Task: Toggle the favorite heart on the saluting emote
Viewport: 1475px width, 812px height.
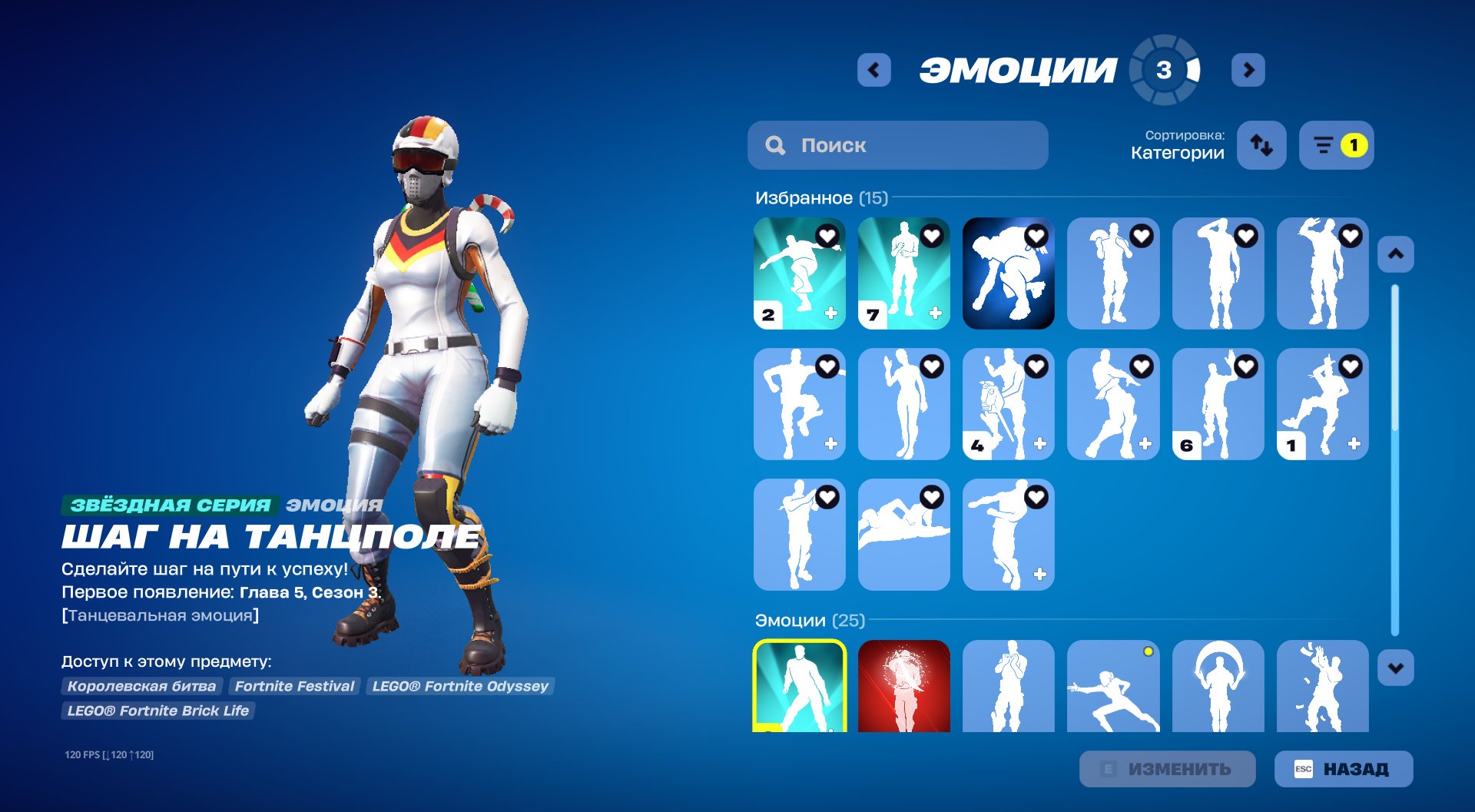Action: (x=1245, y=237)
